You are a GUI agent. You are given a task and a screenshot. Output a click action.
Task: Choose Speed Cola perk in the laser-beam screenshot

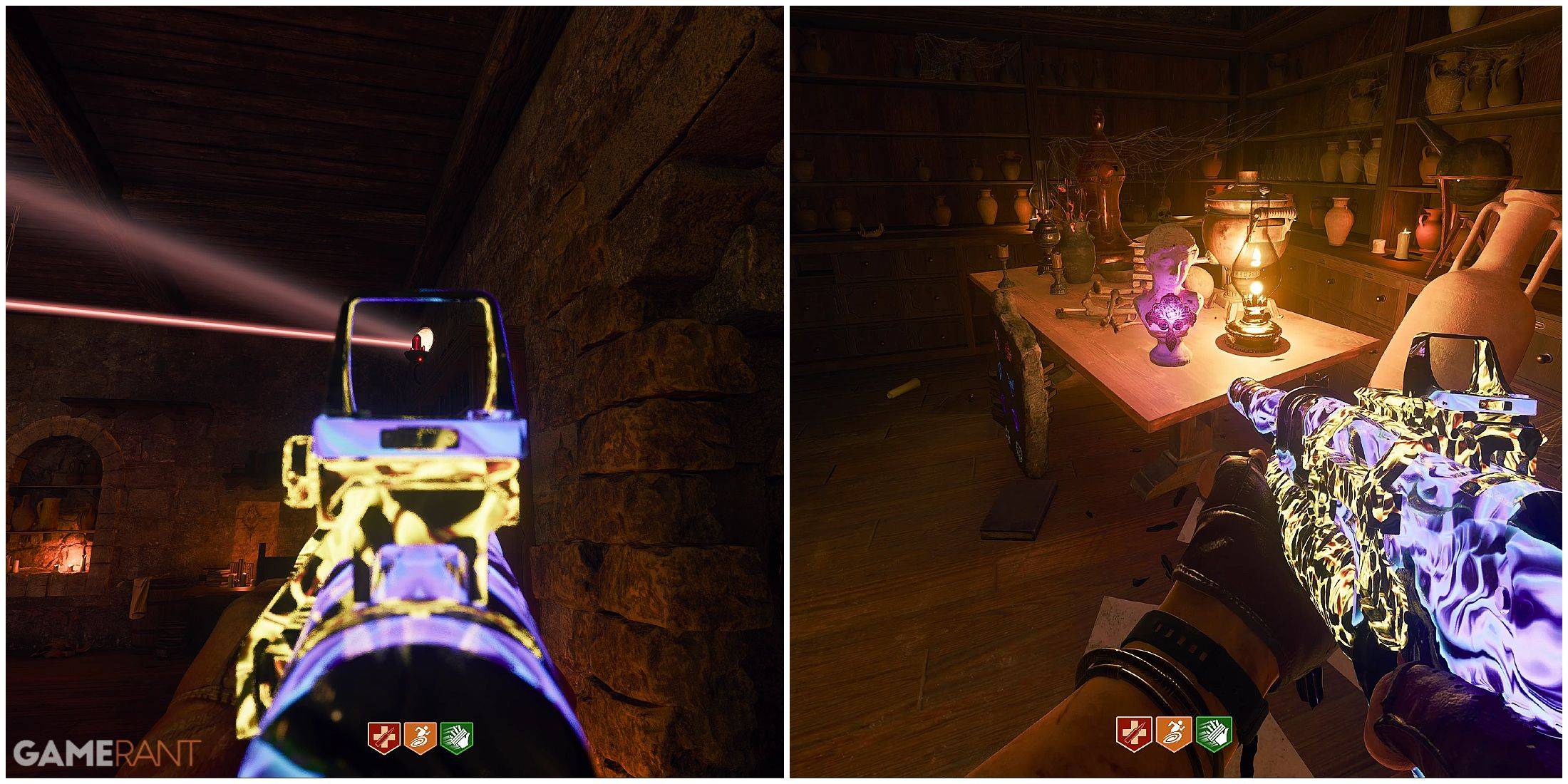point(456,737)
